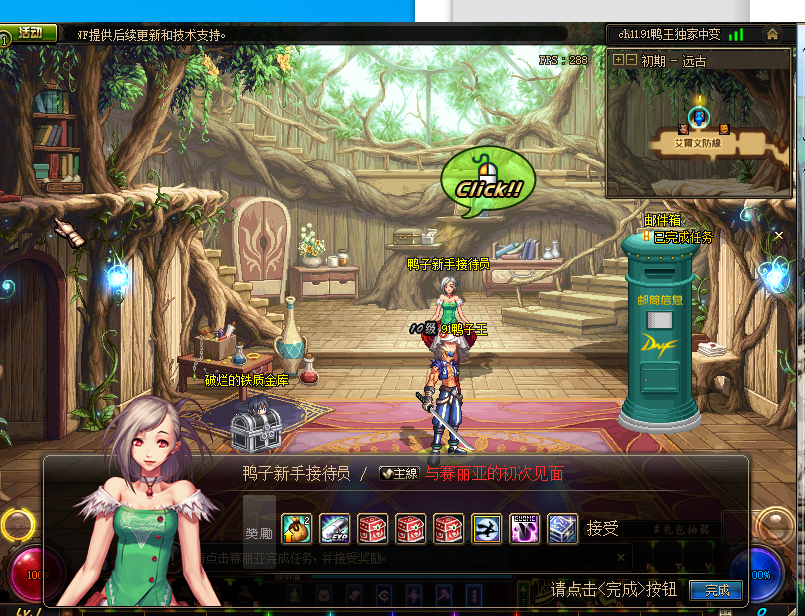Open the home icon button
This screenshot has height=616, width=805.
coord(772,34)
